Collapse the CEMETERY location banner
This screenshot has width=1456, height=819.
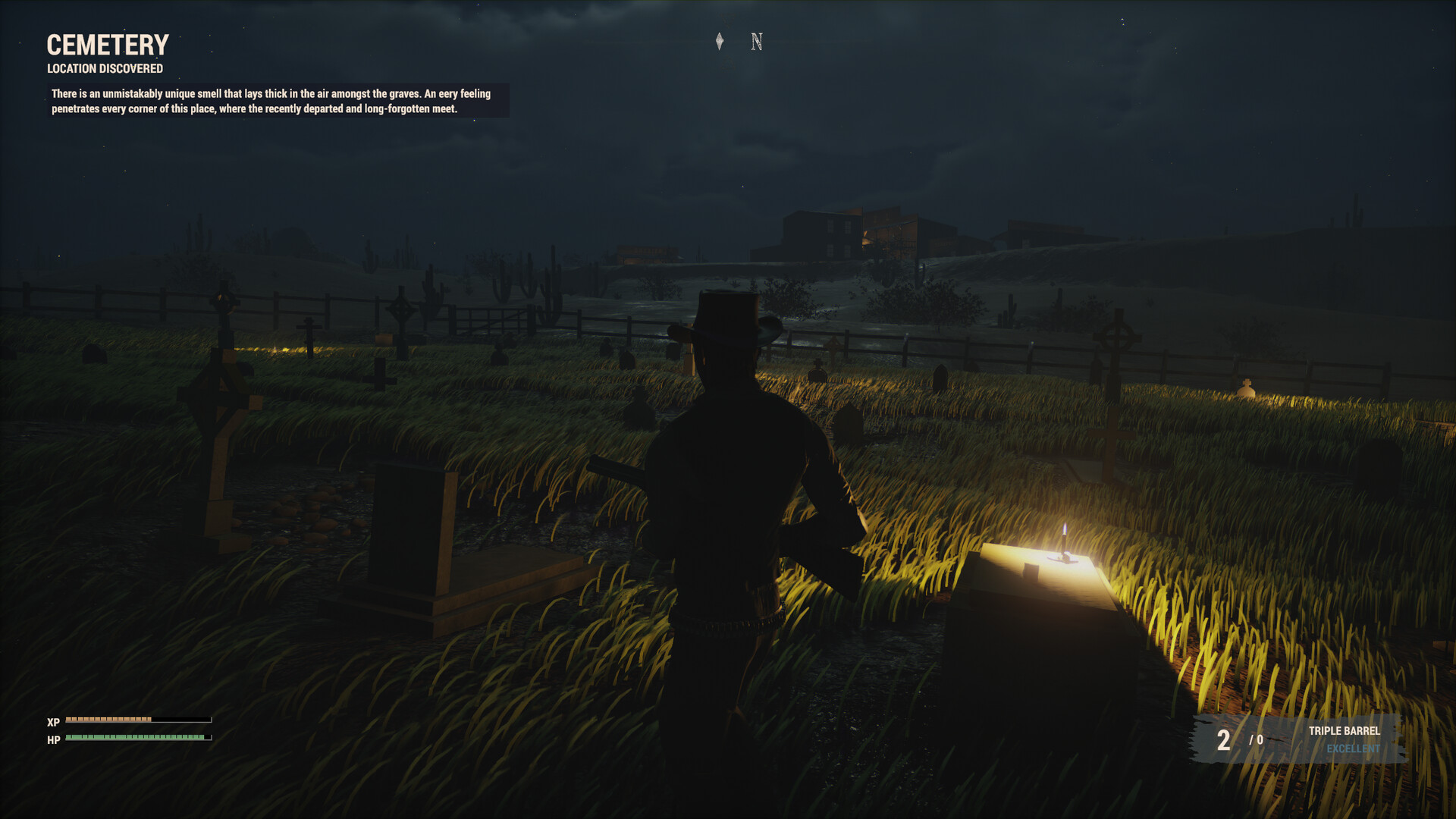108,45
